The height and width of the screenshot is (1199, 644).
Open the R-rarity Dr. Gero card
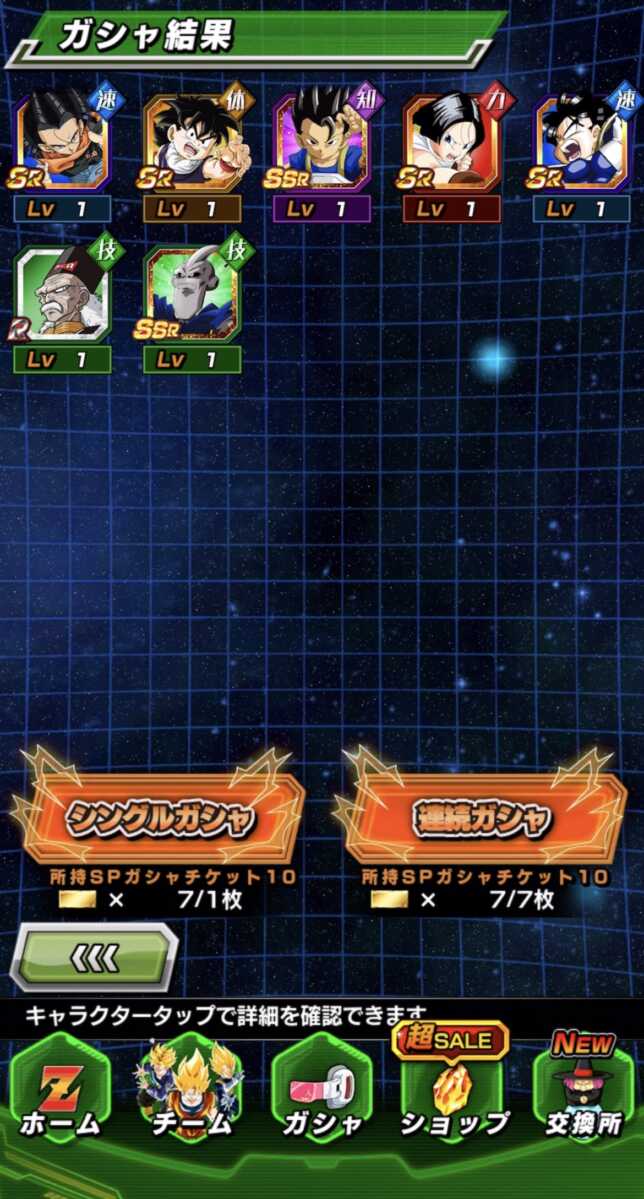coord(62,294)
